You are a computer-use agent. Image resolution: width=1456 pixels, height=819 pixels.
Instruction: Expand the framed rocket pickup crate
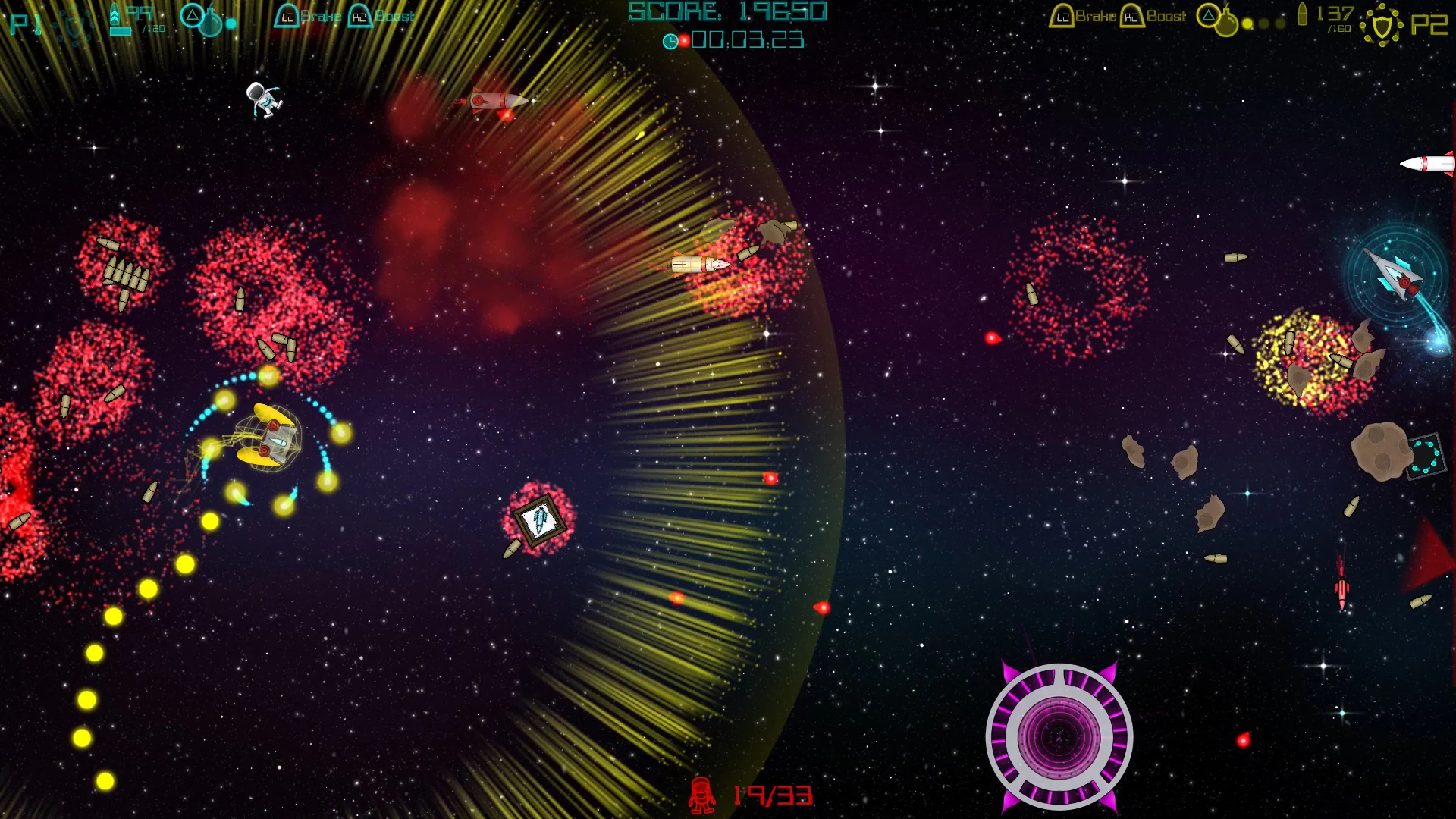(x=538, y=519)
